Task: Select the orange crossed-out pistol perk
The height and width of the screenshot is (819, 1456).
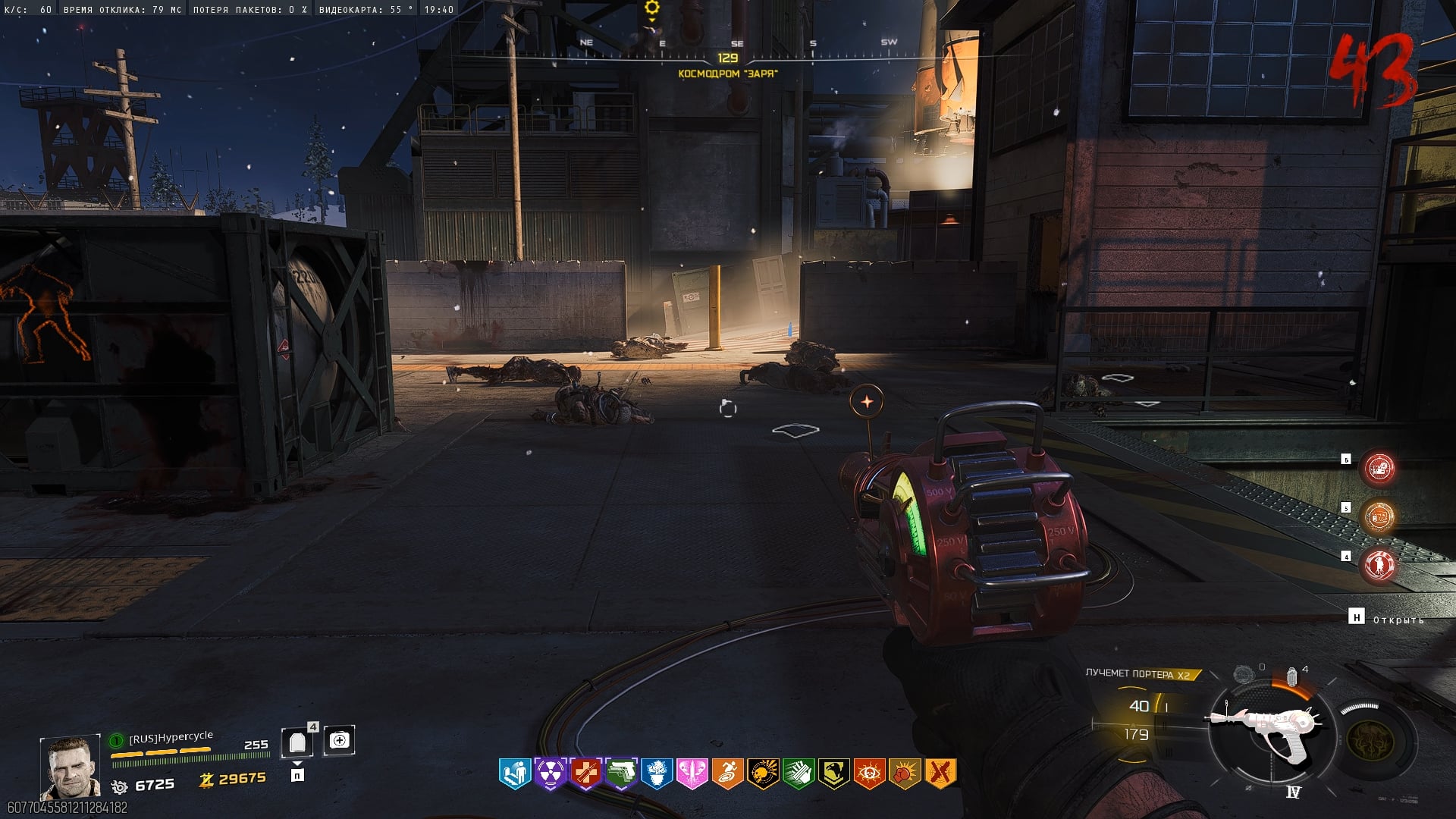Action: 940,773
